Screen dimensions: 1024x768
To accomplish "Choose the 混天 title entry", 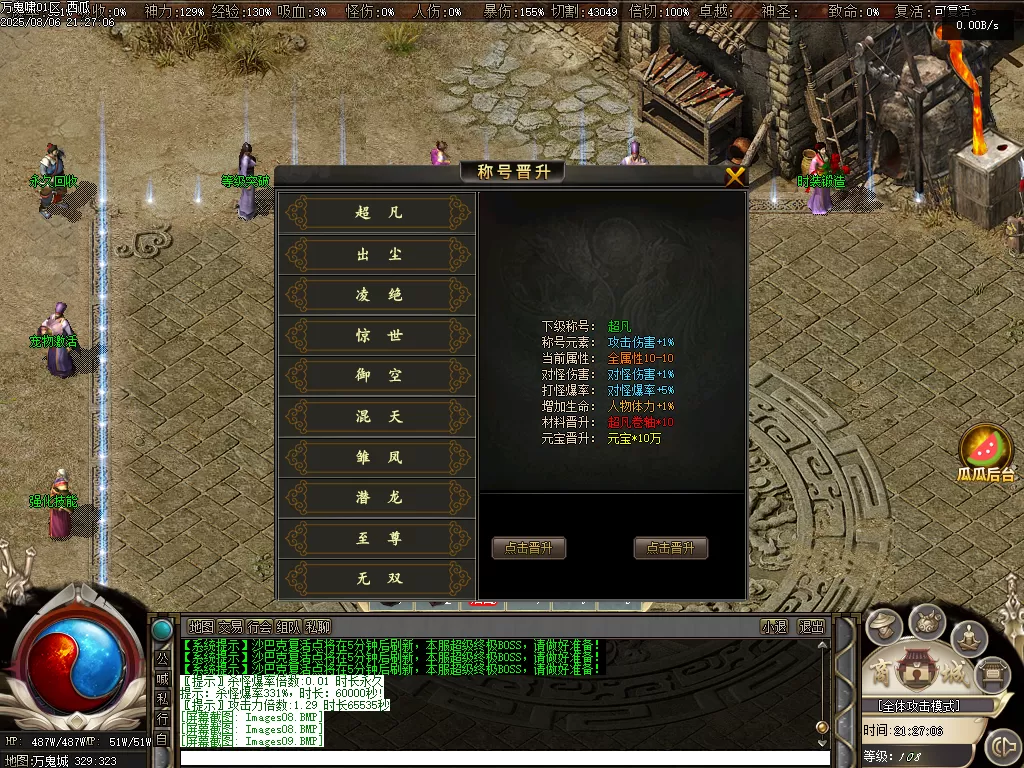I will pyautogui.click(x=377, y=417).
